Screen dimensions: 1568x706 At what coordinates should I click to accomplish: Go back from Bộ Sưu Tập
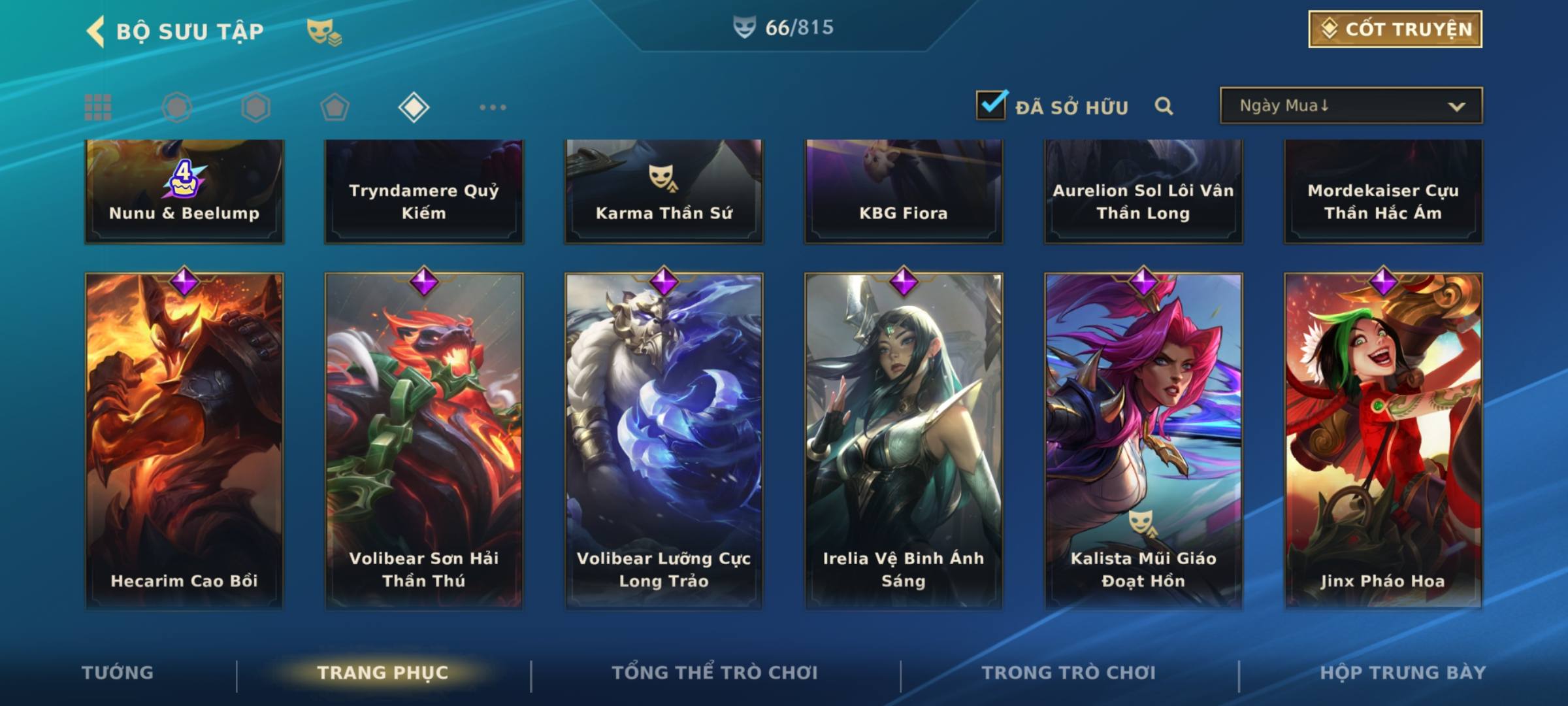pyautogui.click(x=97, y=31)
